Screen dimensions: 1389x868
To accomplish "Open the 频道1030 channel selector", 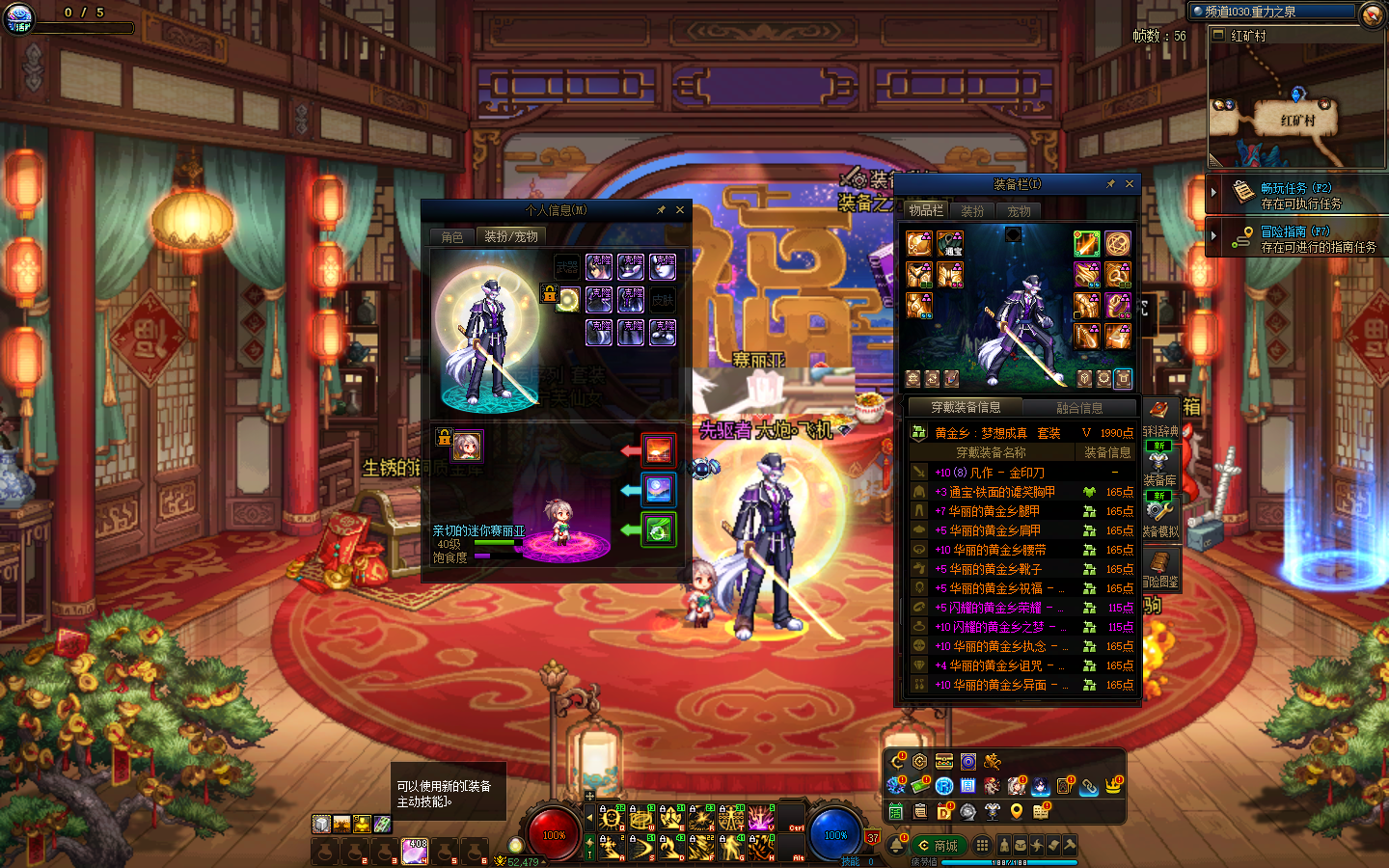I will [1273, 12].
